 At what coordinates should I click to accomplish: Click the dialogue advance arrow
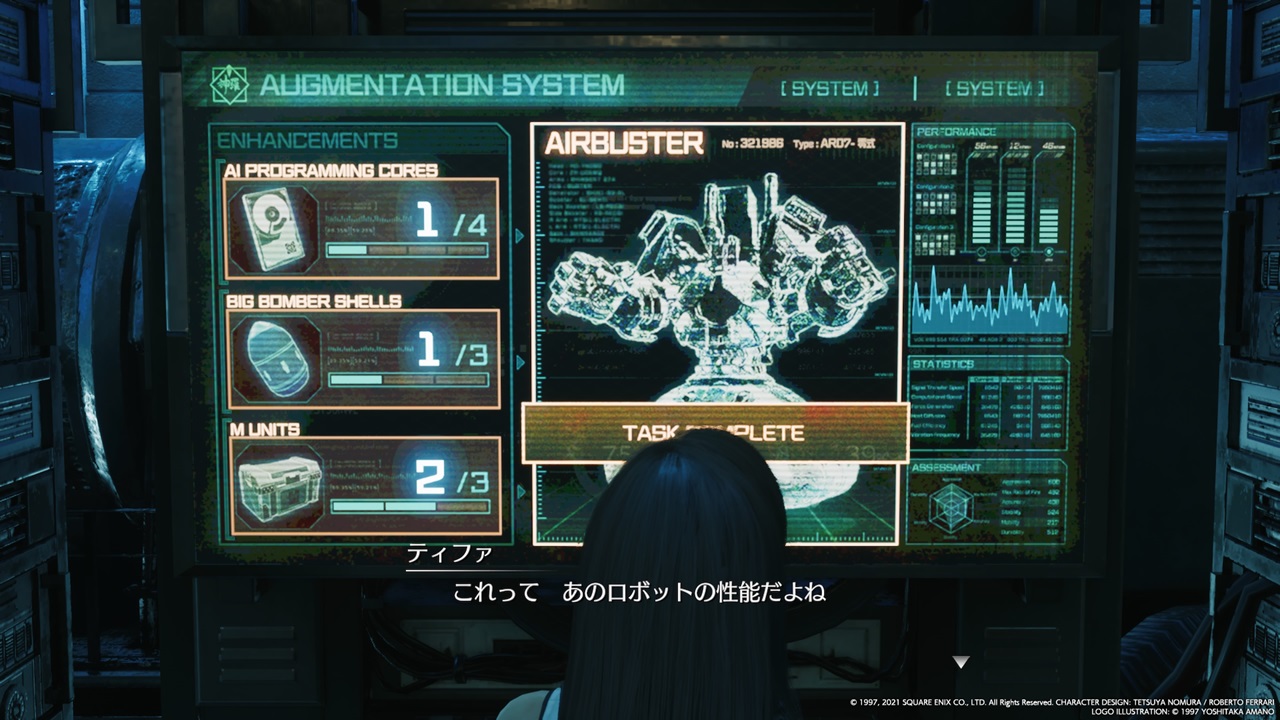click(963, 660)
